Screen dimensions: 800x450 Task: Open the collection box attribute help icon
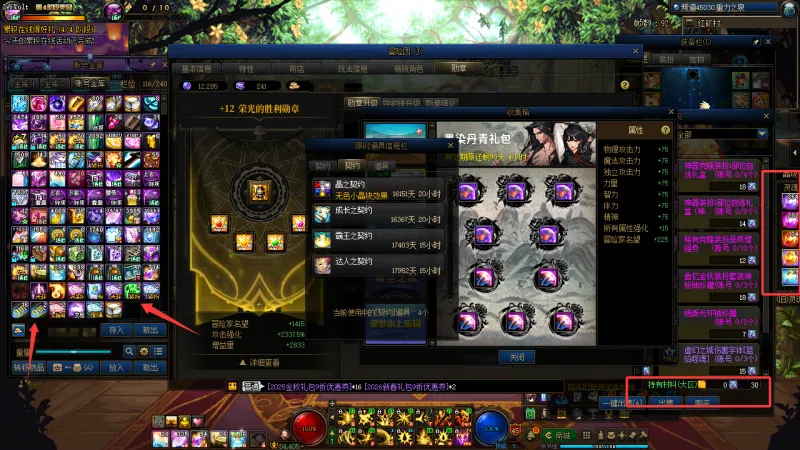coord(665,130)
